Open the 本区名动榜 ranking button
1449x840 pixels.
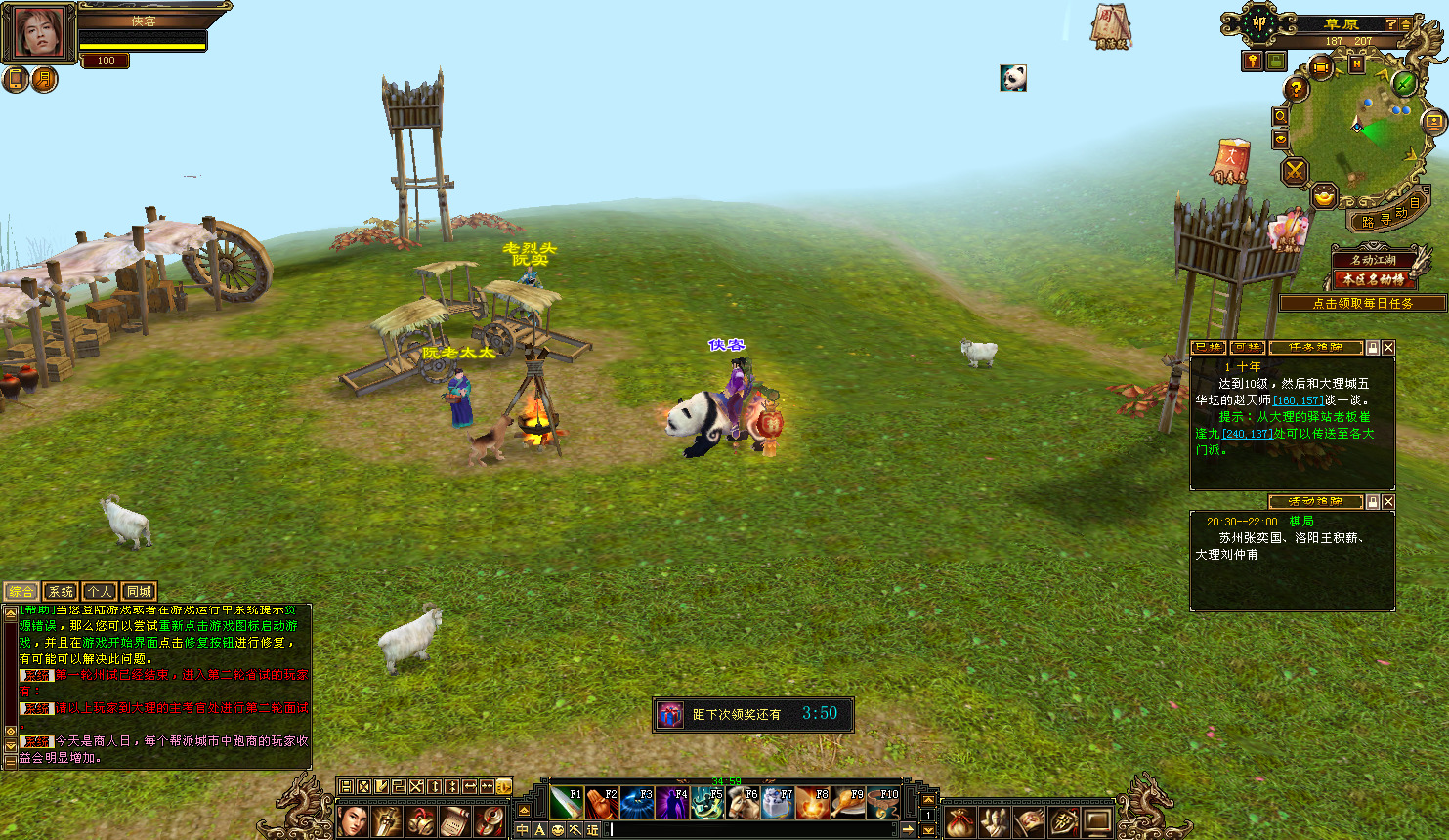coord(1372,278)
